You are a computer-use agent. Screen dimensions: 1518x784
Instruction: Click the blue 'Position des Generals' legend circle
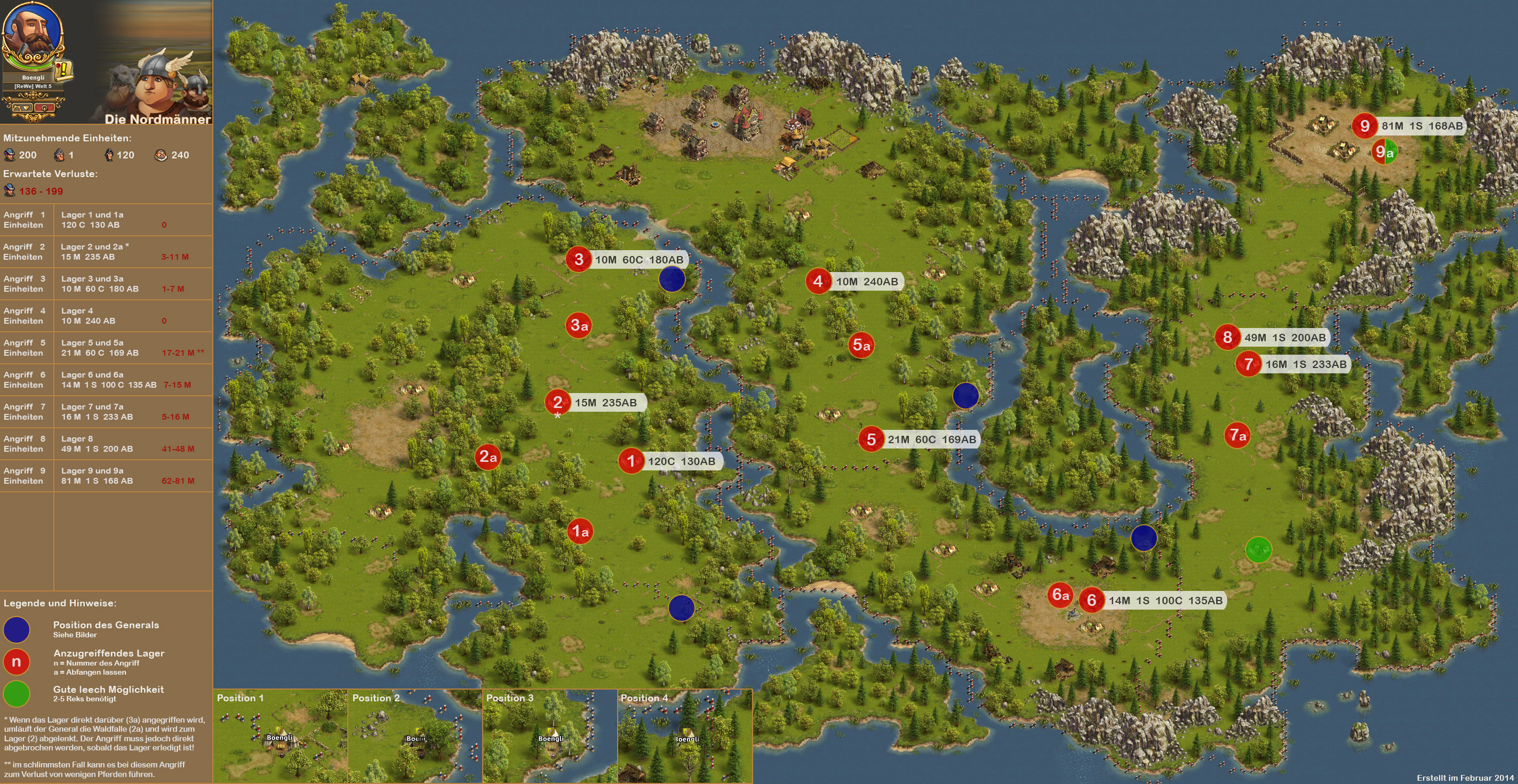17,629
